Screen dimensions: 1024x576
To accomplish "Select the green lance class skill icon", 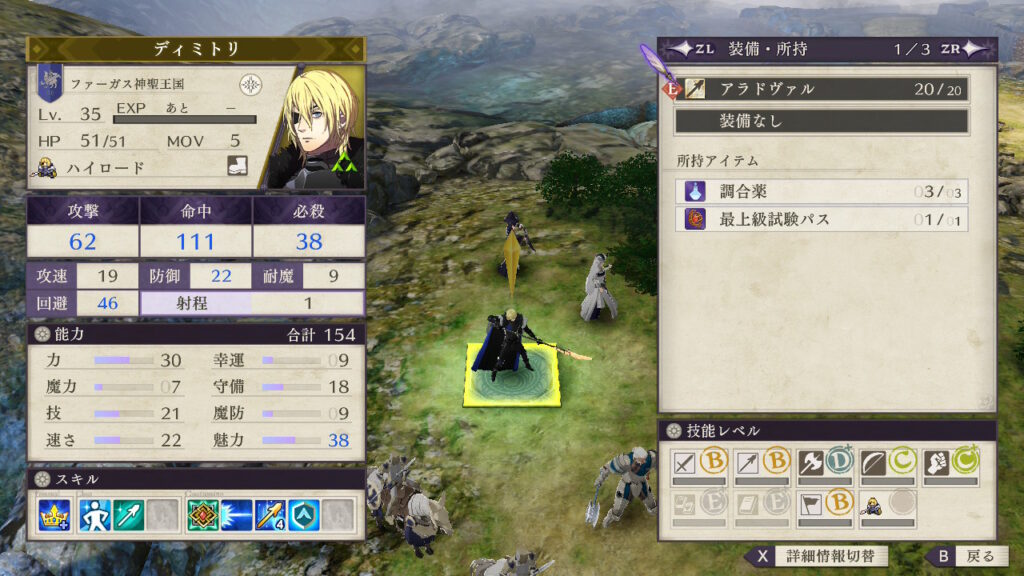I will click(128, 514).
